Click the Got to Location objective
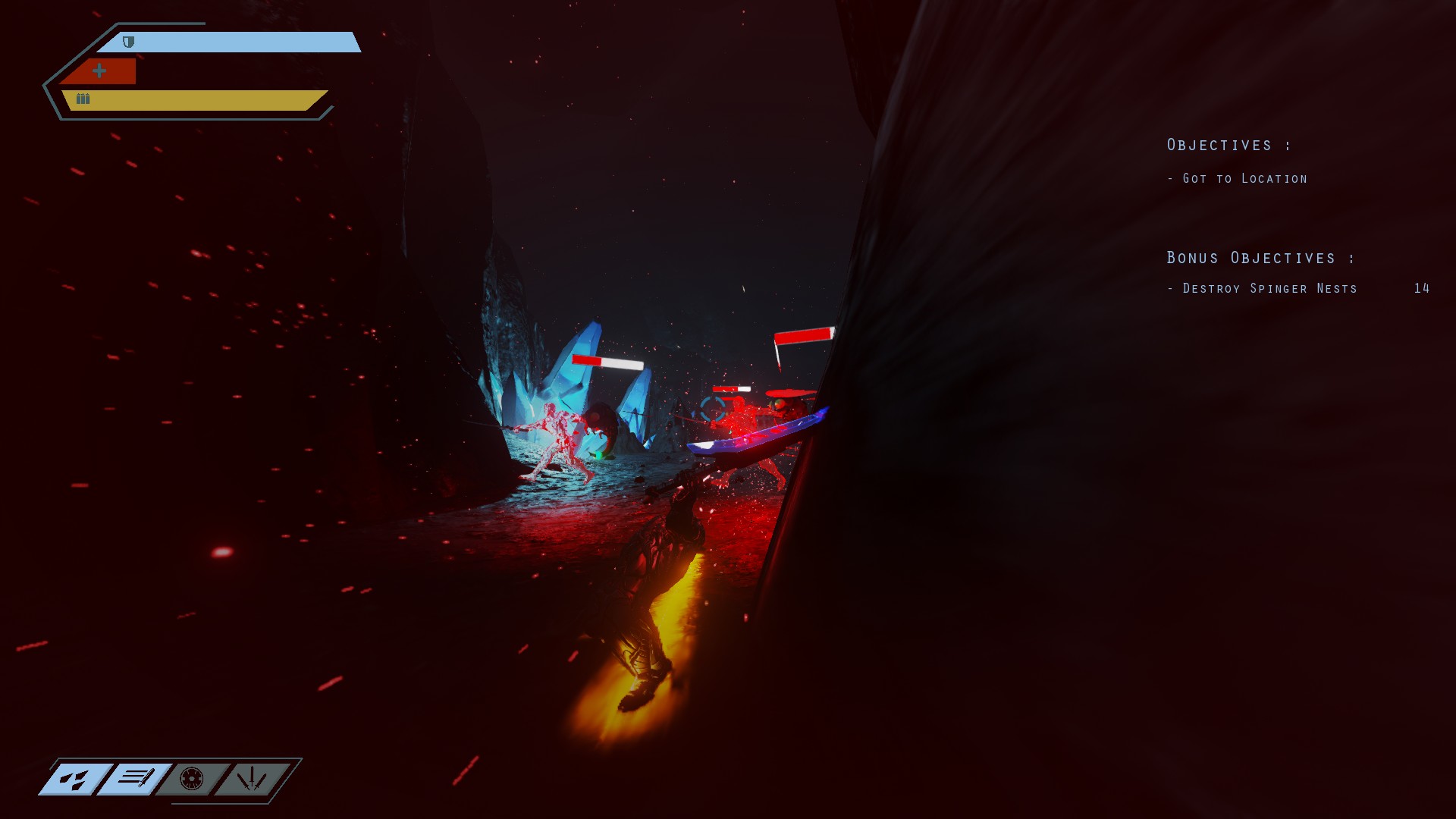1456x819 pixels. [x=1238, y=178]
